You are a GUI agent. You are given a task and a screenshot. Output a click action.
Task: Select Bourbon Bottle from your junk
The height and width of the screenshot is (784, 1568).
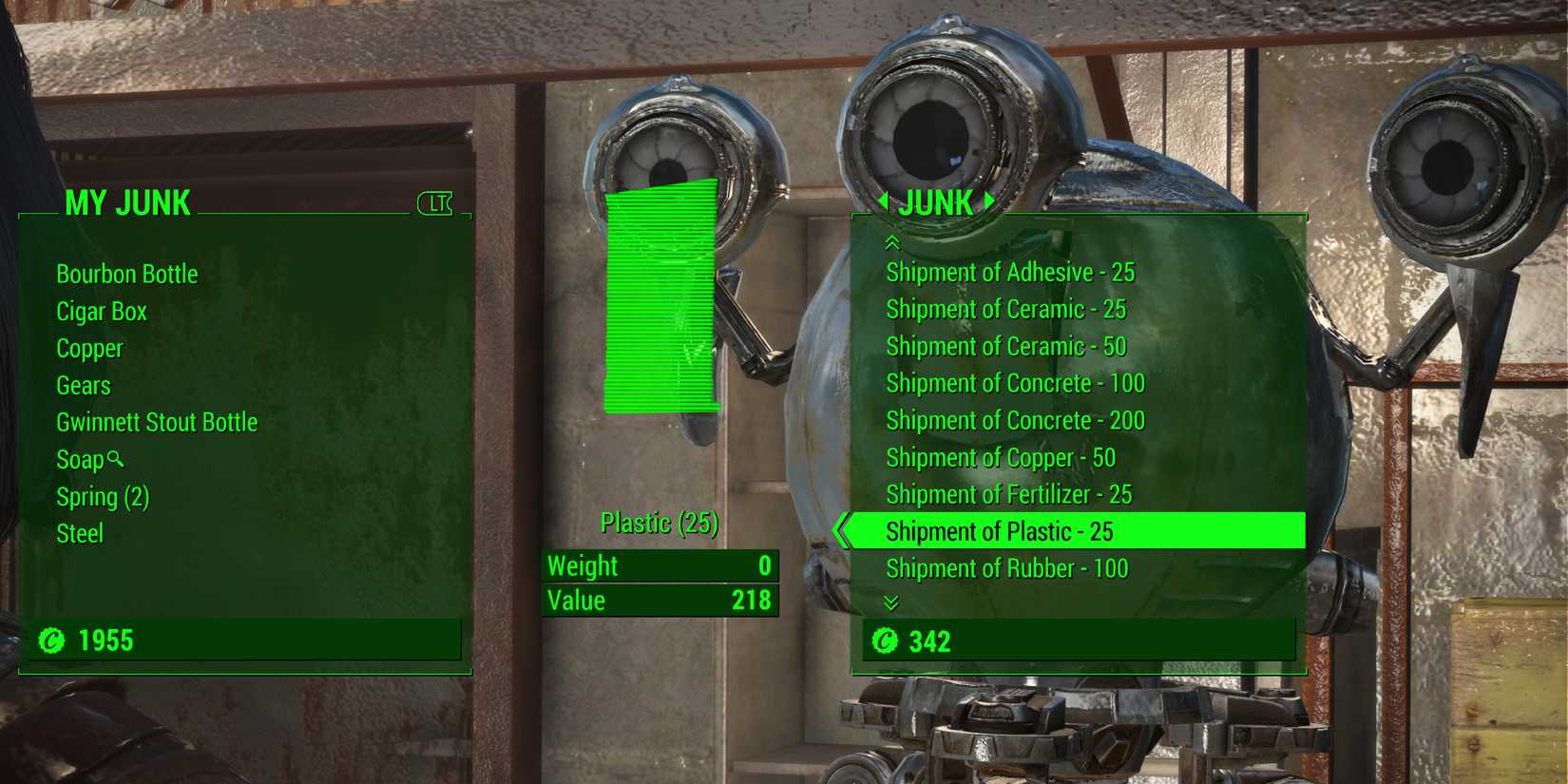pyautogui.click(x=127, y=274)
